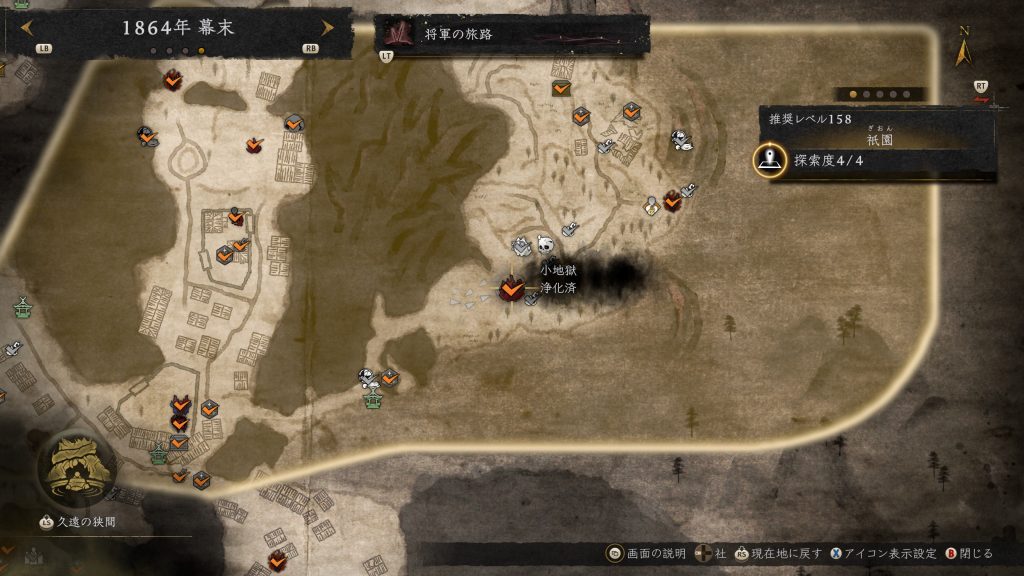1024x576 pixels.
Task: Open the 久遠の狭間 emblem
Action: coord(73,466)
